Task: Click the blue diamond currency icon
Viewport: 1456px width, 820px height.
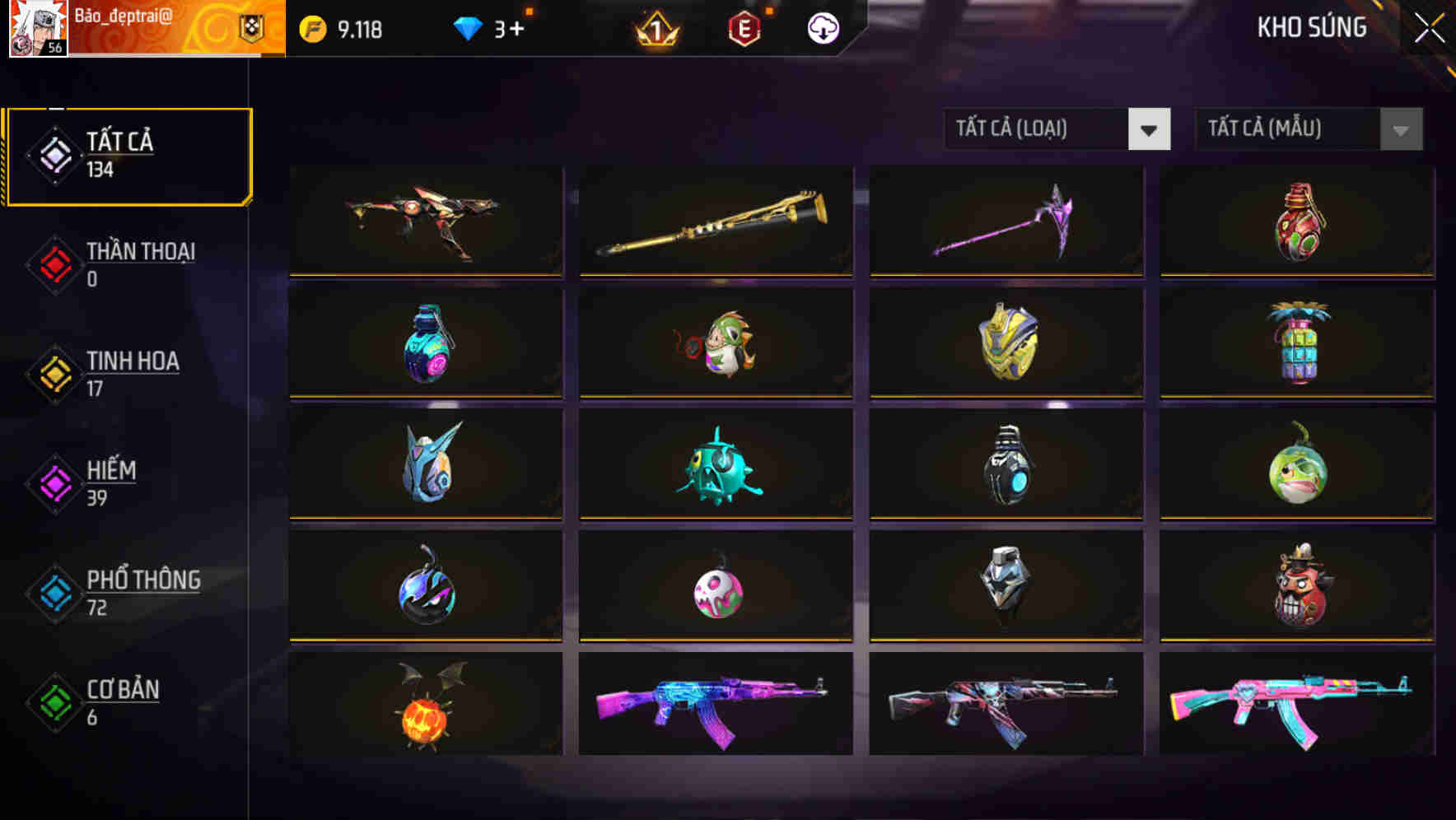Action: point(467,27)
